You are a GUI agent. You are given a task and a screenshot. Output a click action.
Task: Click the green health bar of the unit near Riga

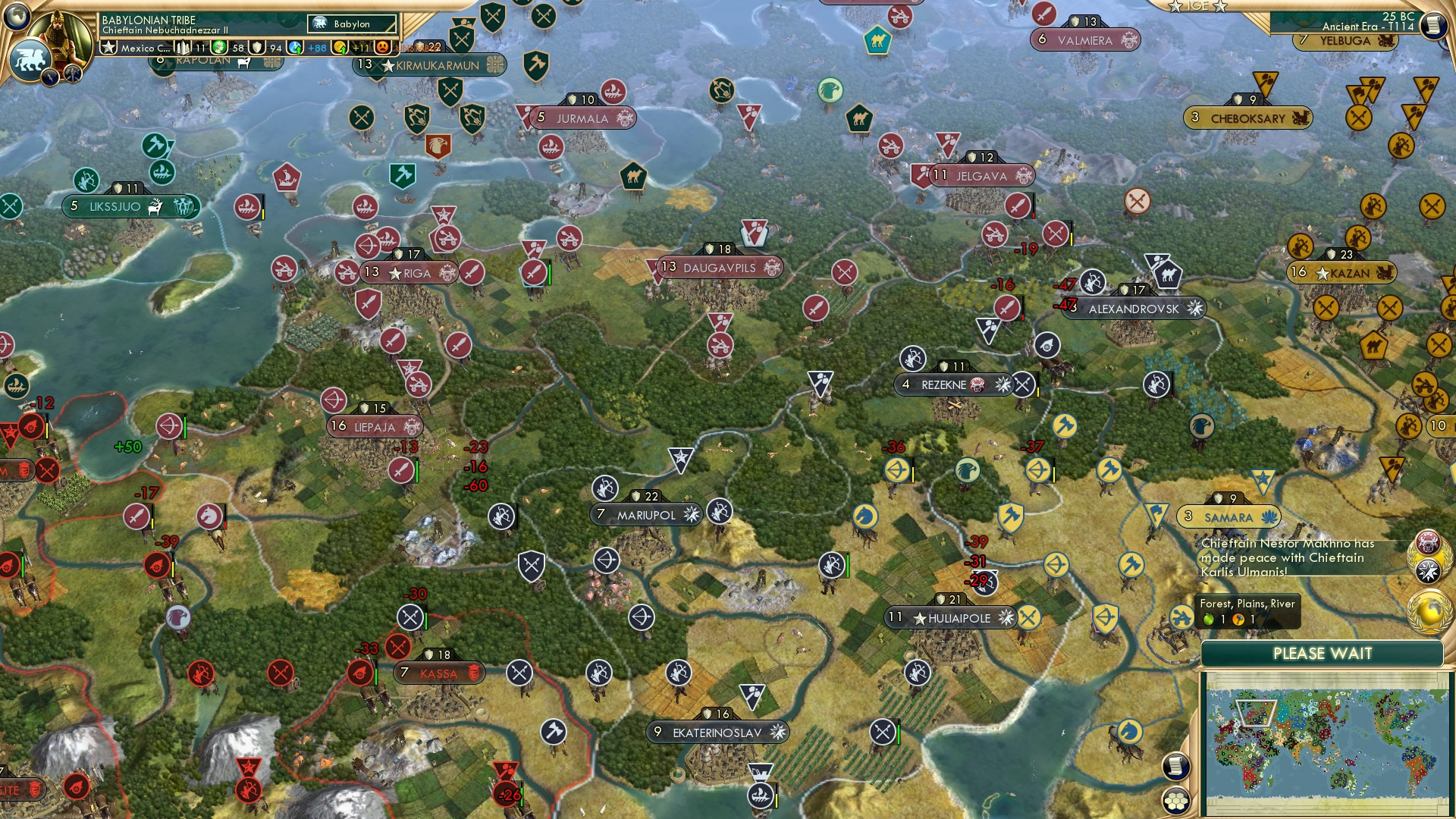550,273
